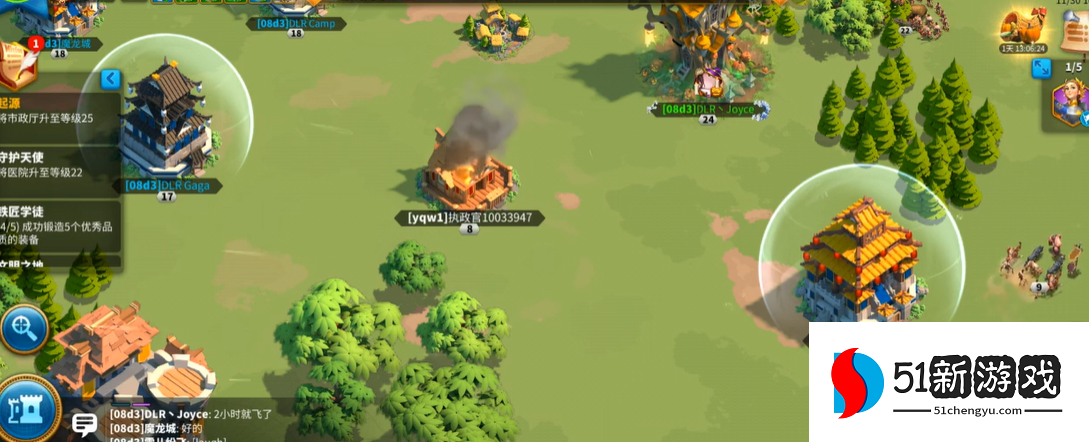Collapse the quest panel with the blue arrow
Image resolution: width=1089 pixels, height=442 pixels.
110,78
